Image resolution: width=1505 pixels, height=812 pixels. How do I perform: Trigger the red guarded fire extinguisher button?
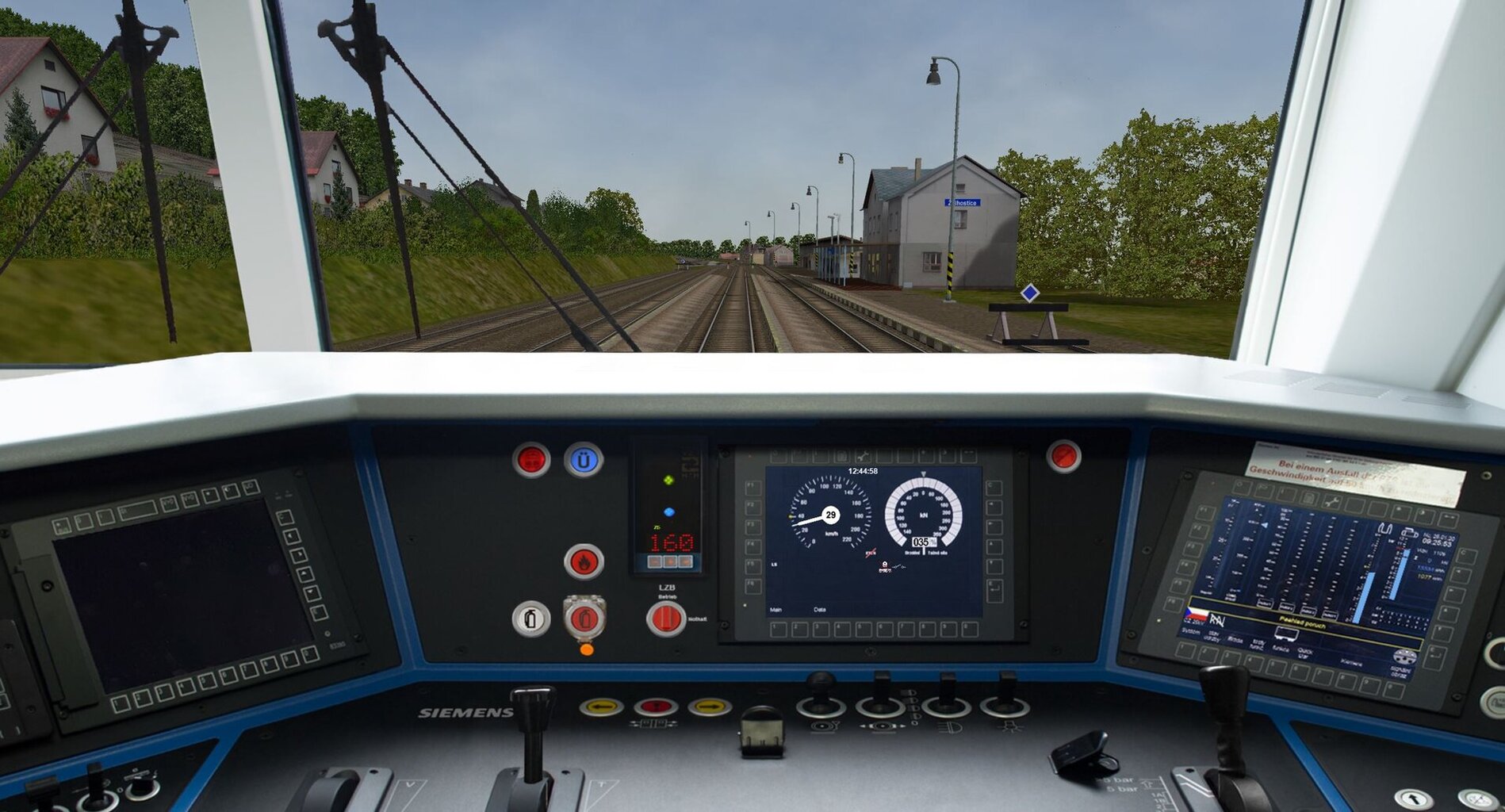(x=584, y=619)
